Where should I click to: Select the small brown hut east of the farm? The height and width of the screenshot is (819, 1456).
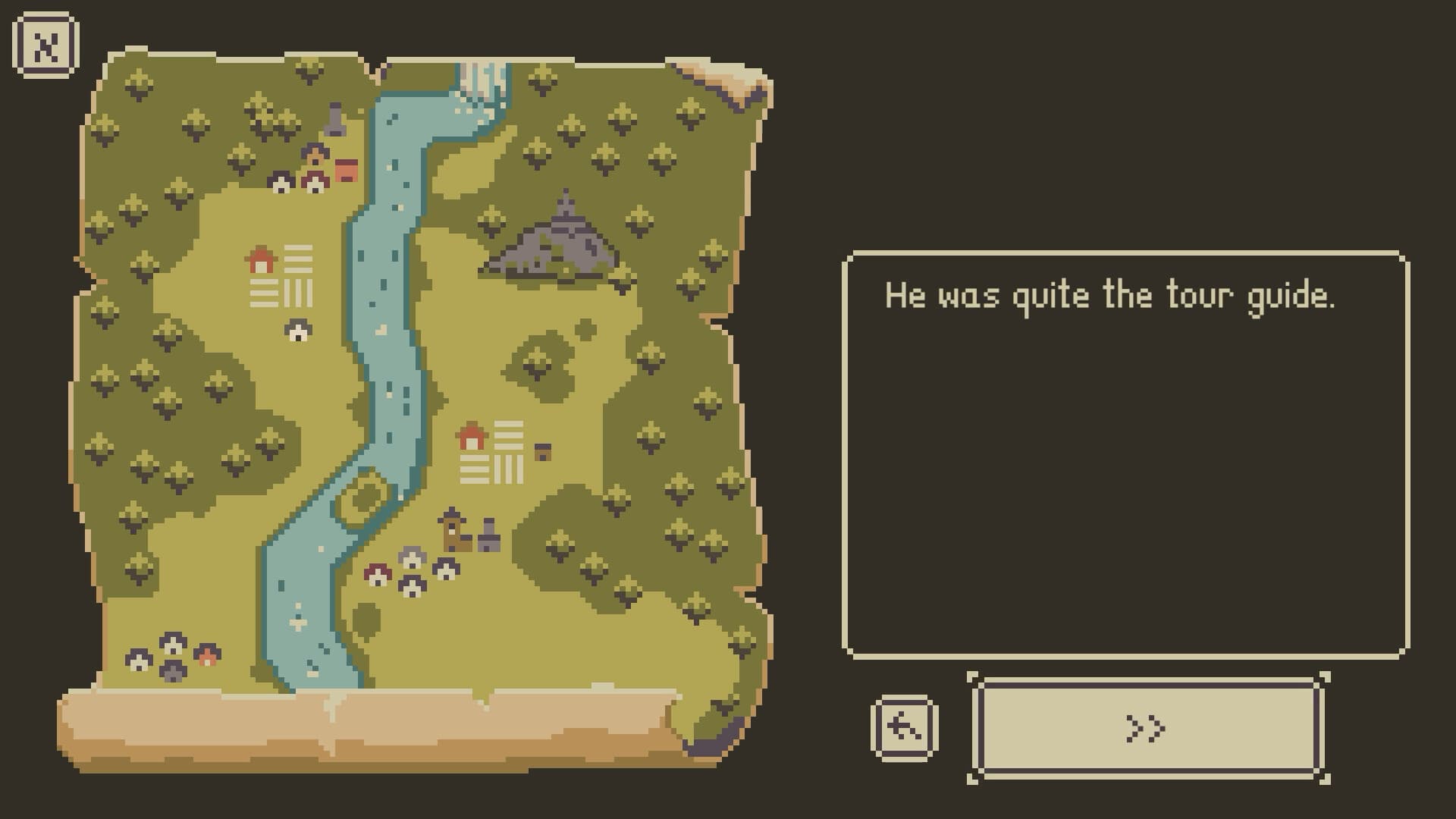coord(544,451)
